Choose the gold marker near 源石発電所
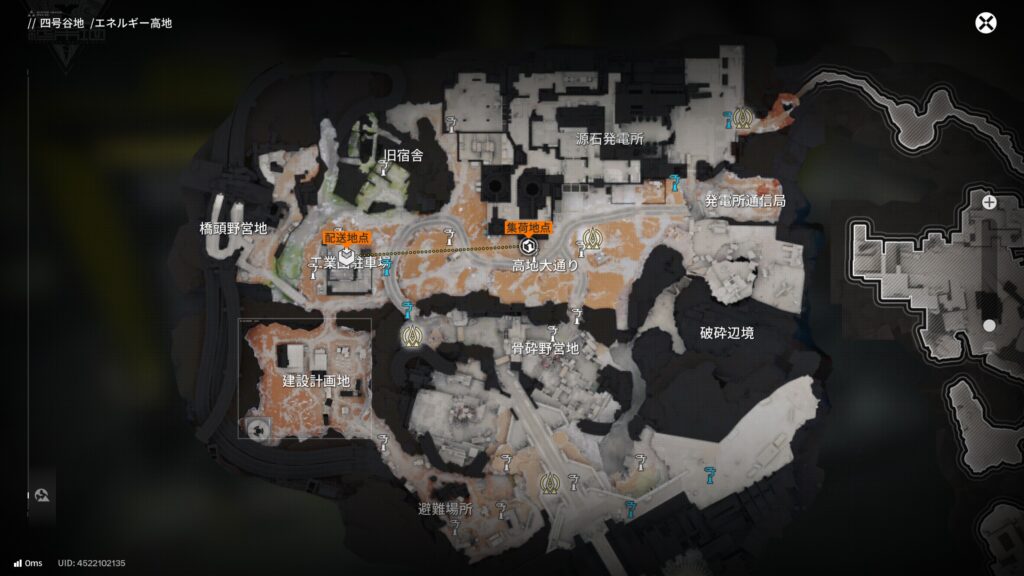1024x576 pixels. 742,118
